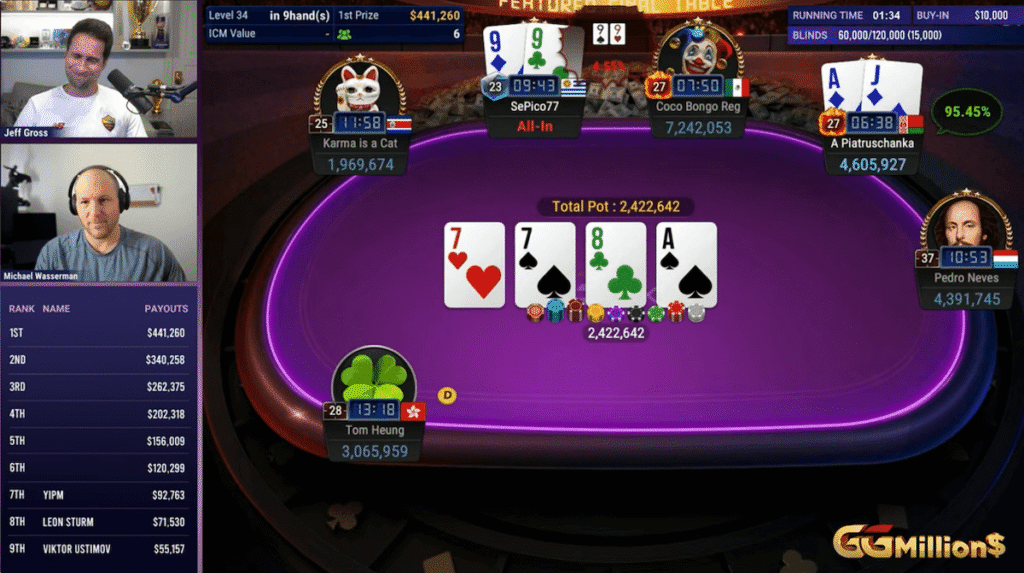The width and height of the screenshot is (1024, 573).
Task: Select the Viktor Ustimov payout row
Action: pyautogui.click(x=98, y=549)
